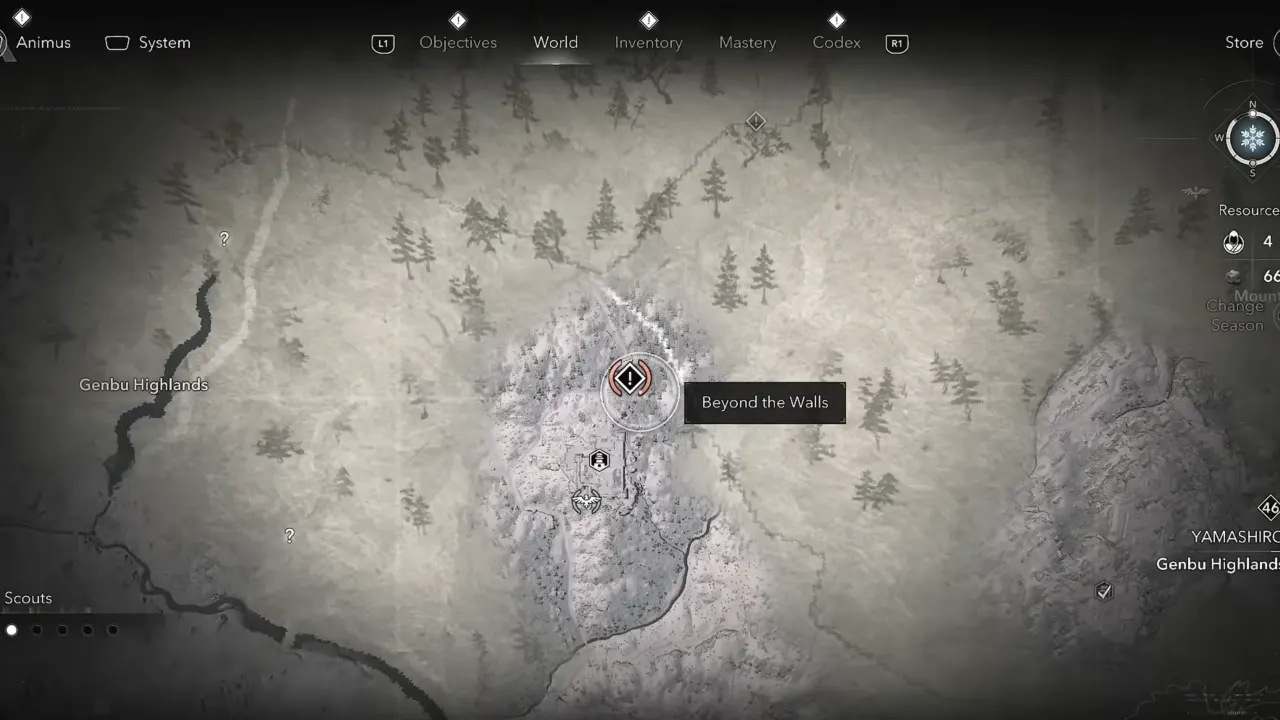Open the Beyond the Walls quest marker
This screenshot has width=1280, height=720.
[629, 378]
